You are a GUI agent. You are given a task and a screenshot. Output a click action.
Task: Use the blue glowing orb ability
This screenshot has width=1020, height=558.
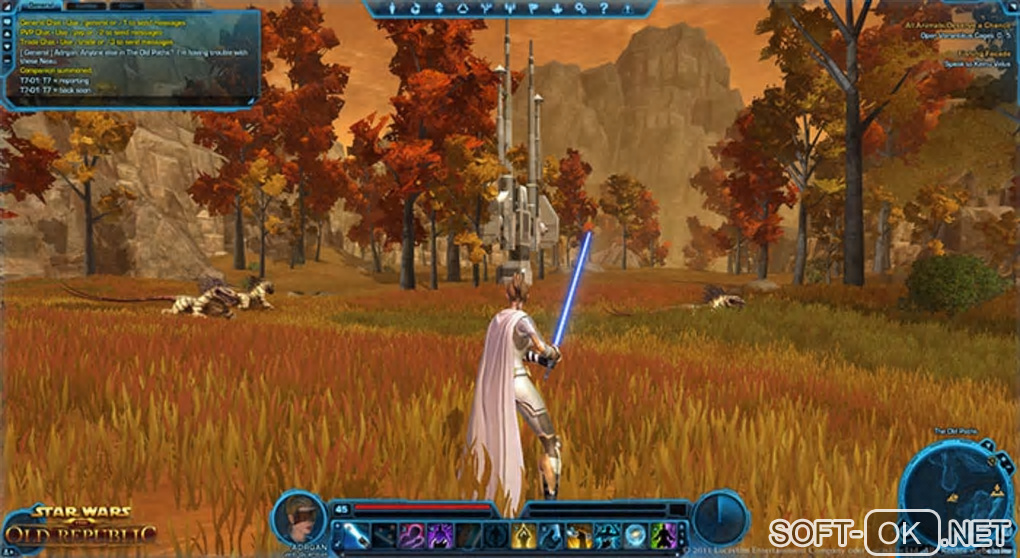coord(634,537)
